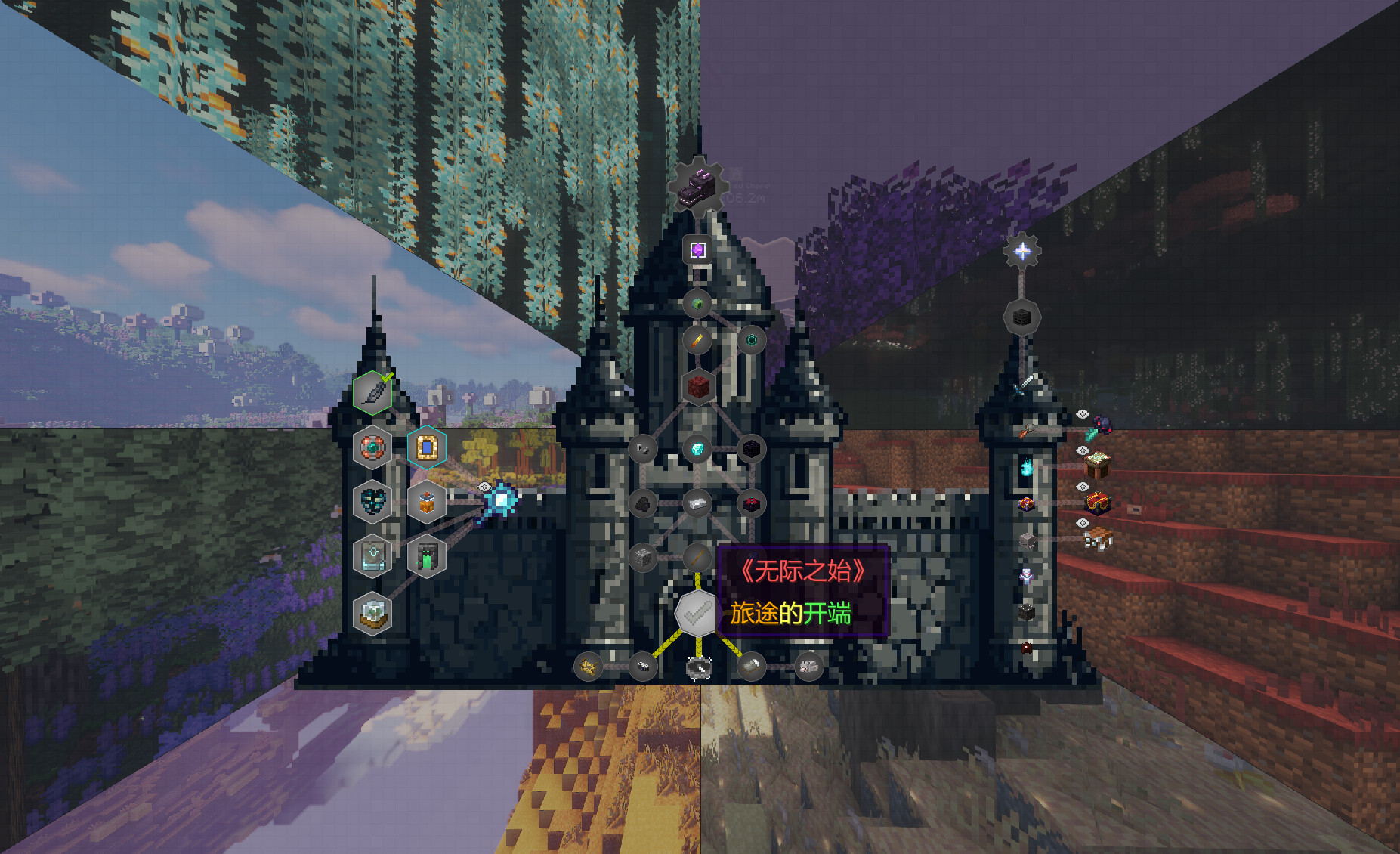
Task: Open the coal lump quest node
Action: [643, 503]
